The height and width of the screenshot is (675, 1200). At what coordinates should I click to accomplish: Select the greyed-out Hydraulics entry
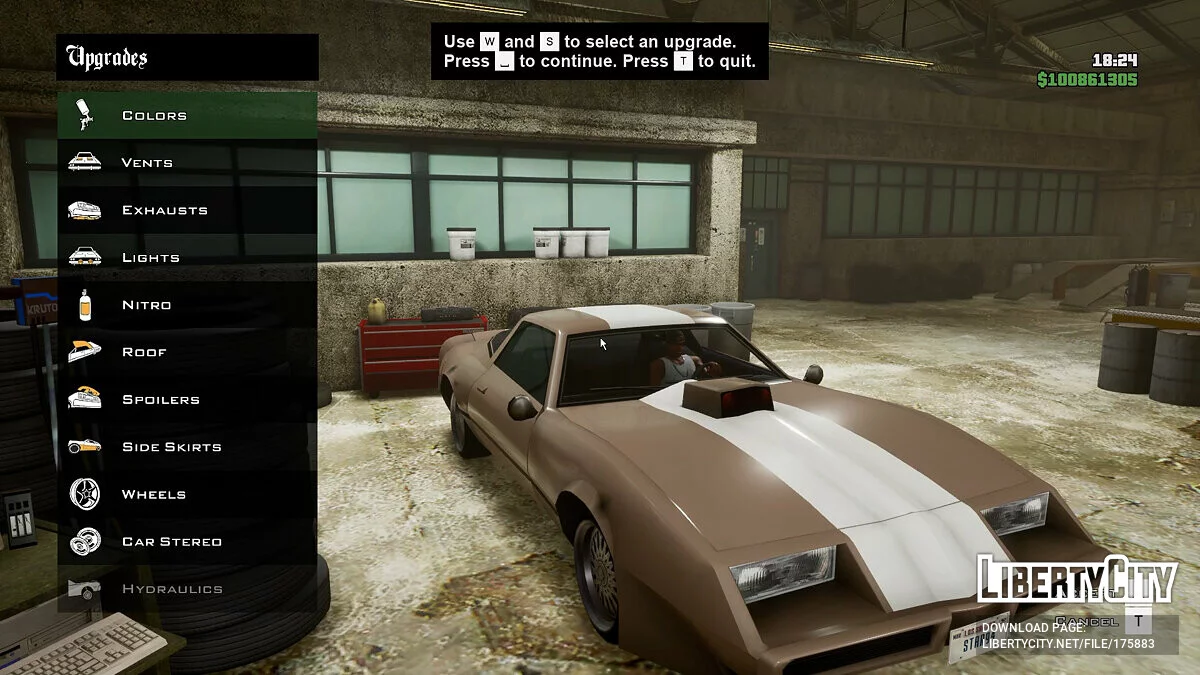(x=171, y=589)
